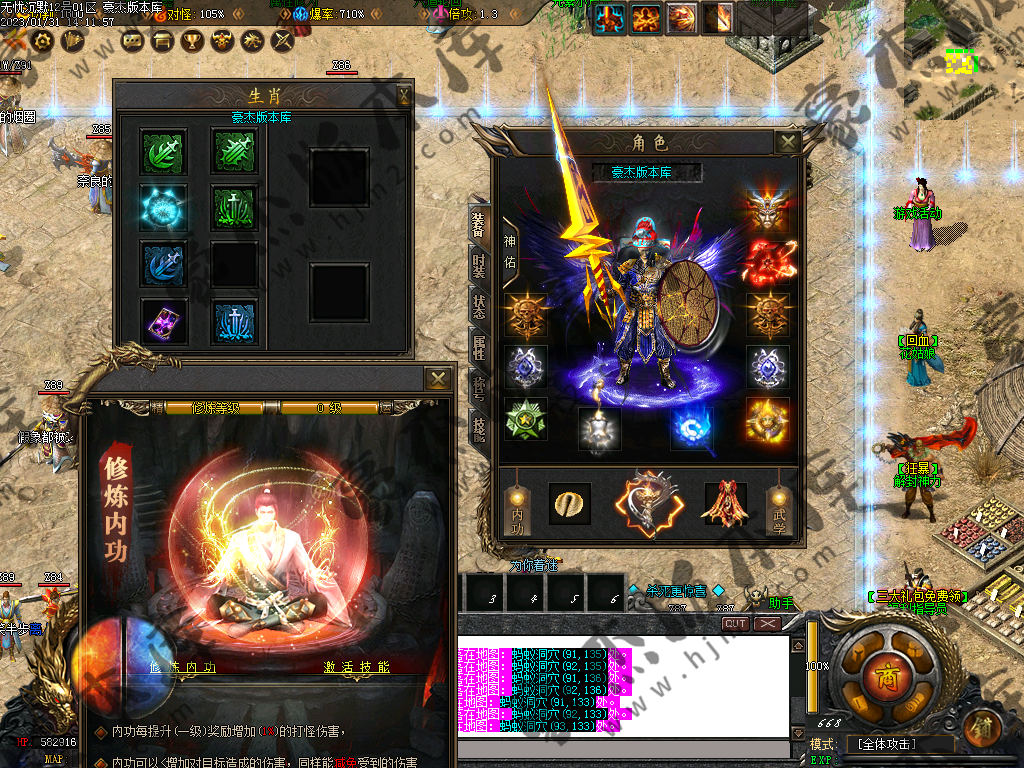Close the 修炼内功 cultivation panel
The width and height of the screenshot is (1024, 768).
[437, 378]
